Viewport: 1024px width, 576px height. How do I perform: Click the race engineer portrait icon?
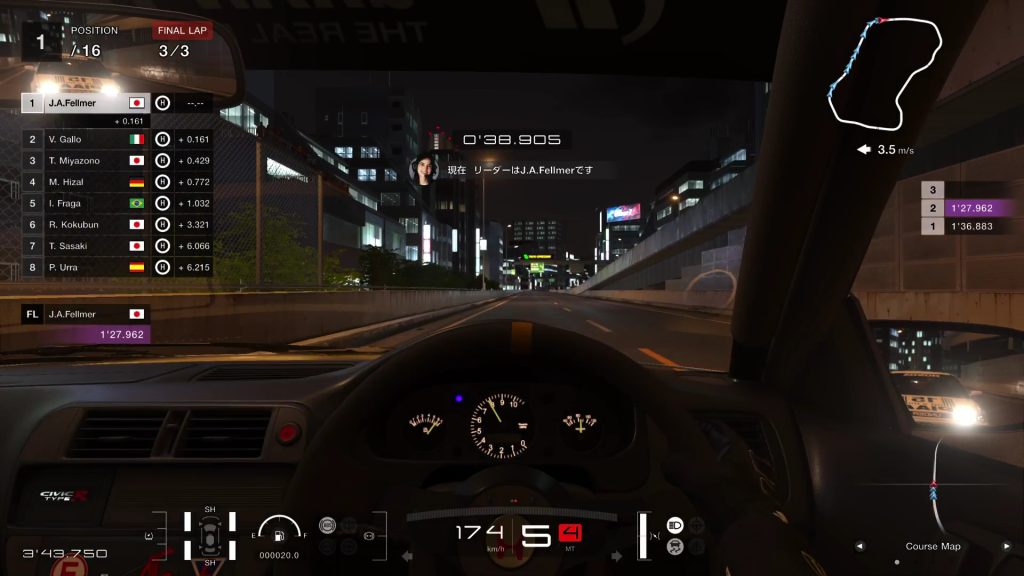pos(425,167)
